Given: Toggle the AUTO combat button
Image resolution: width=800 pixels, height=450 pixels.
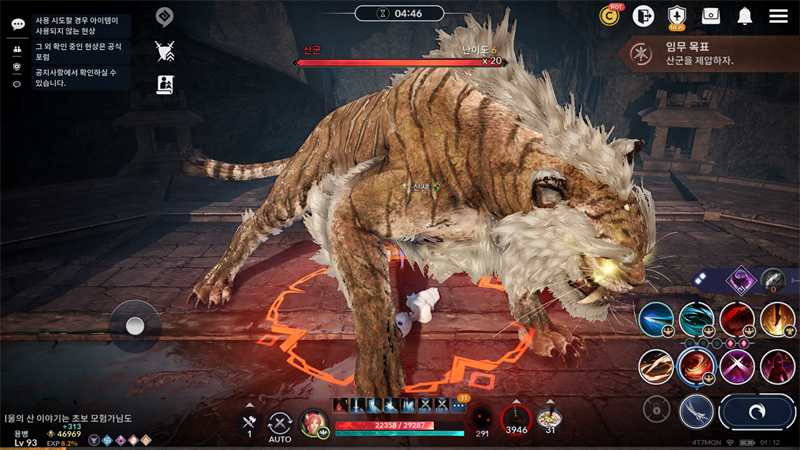Looking at the screenshot, I should [280, 425].
